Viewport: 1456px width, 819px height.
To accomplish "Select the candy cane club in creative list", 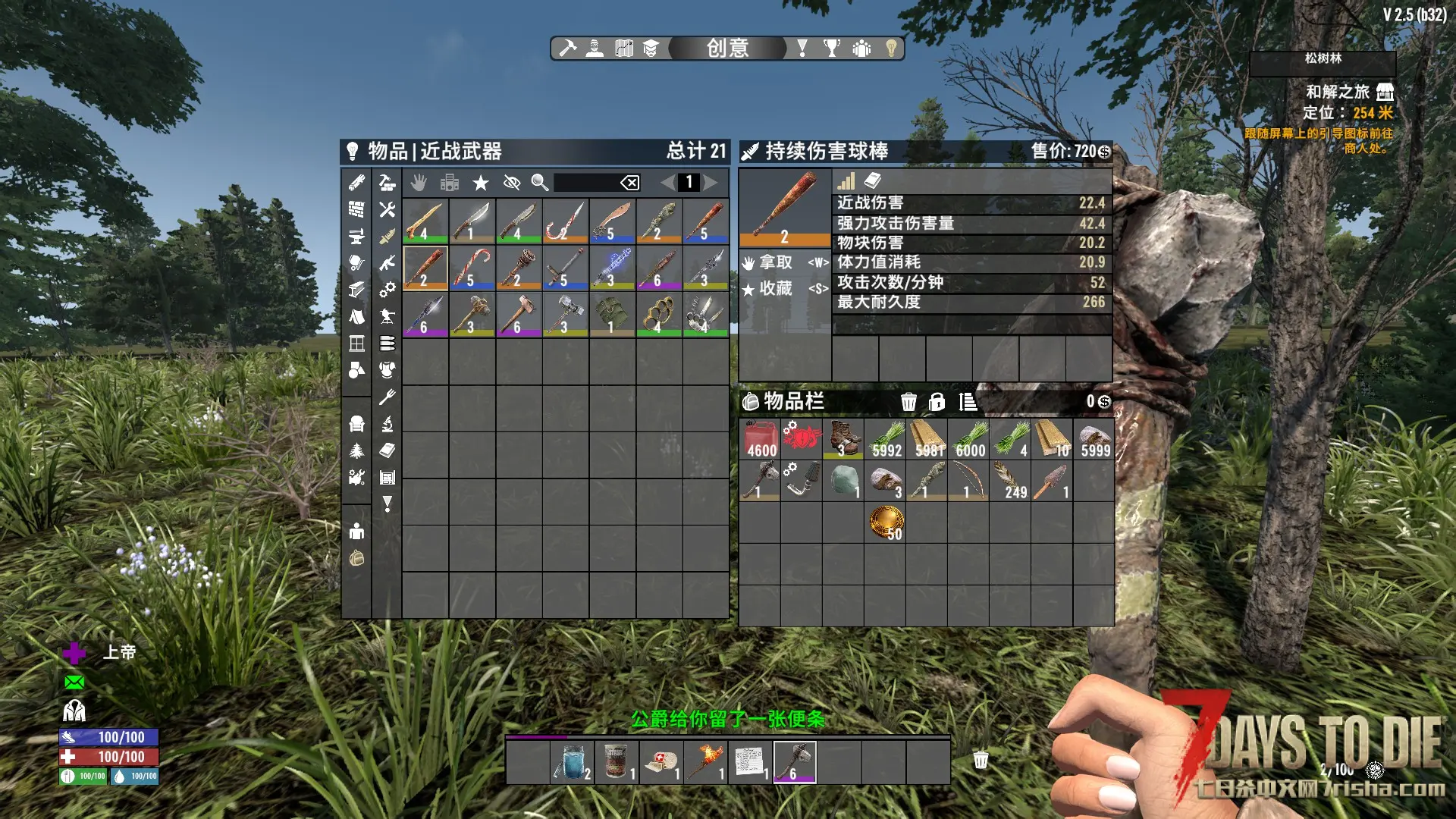I will pyautogui.click(x=472, y=268).
